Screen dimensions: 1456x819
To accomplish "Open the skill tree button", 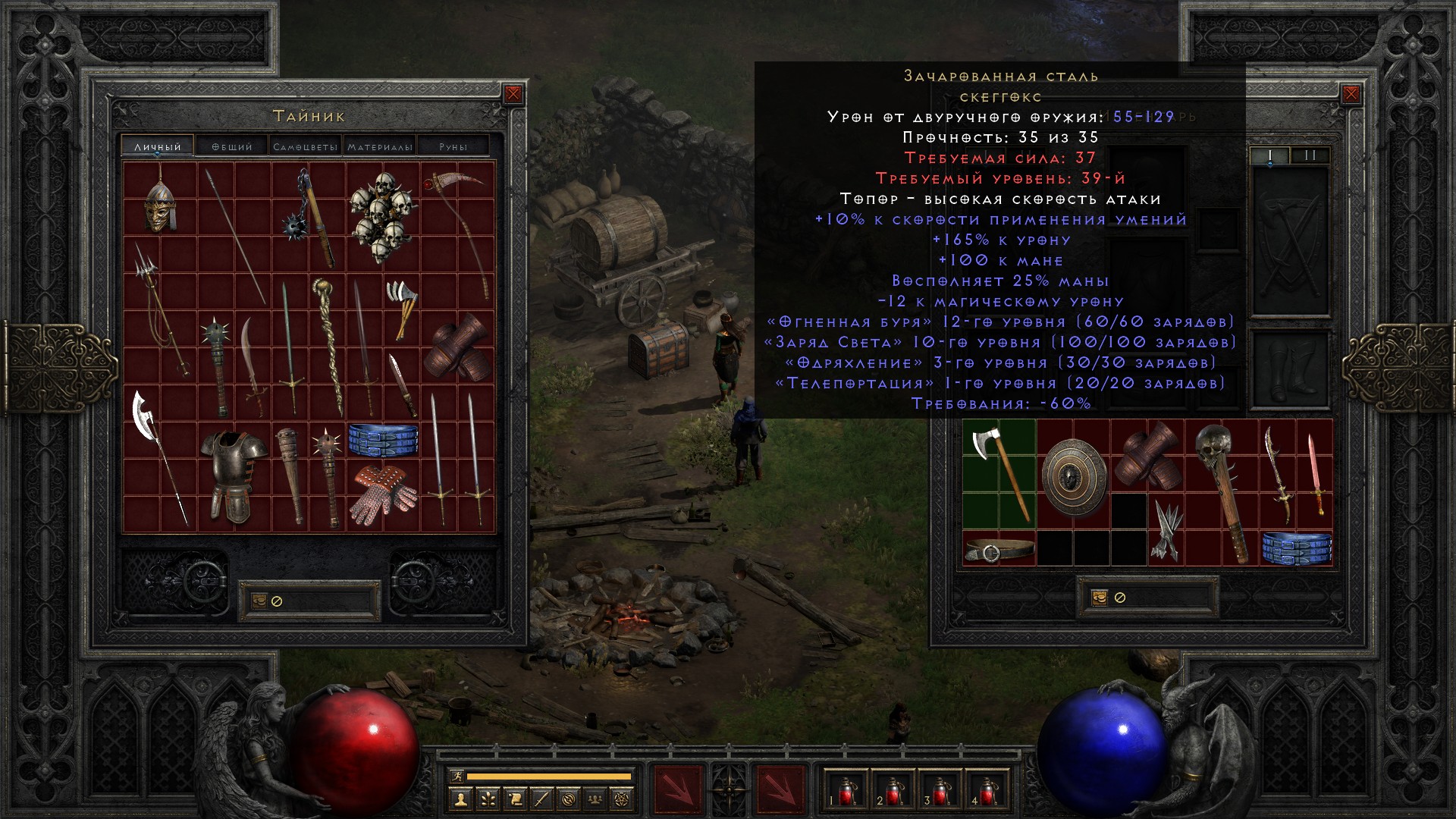I will (487, 798).
